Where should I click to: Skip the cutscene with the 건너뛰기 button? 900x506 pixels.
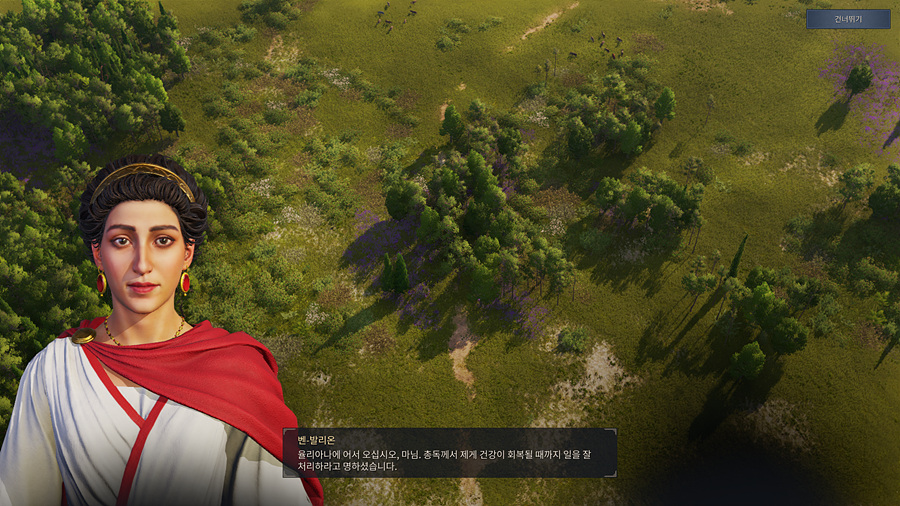834,19
